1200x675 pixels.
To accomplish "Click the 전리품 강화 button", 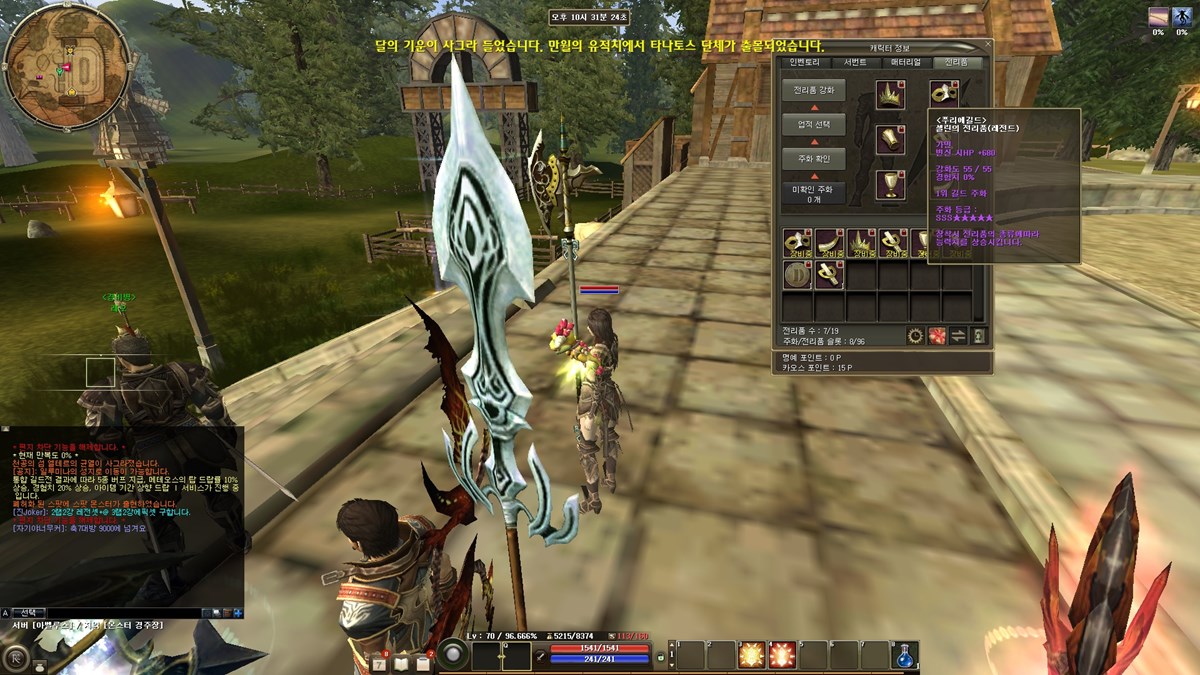I will click(x=814, y=90).
